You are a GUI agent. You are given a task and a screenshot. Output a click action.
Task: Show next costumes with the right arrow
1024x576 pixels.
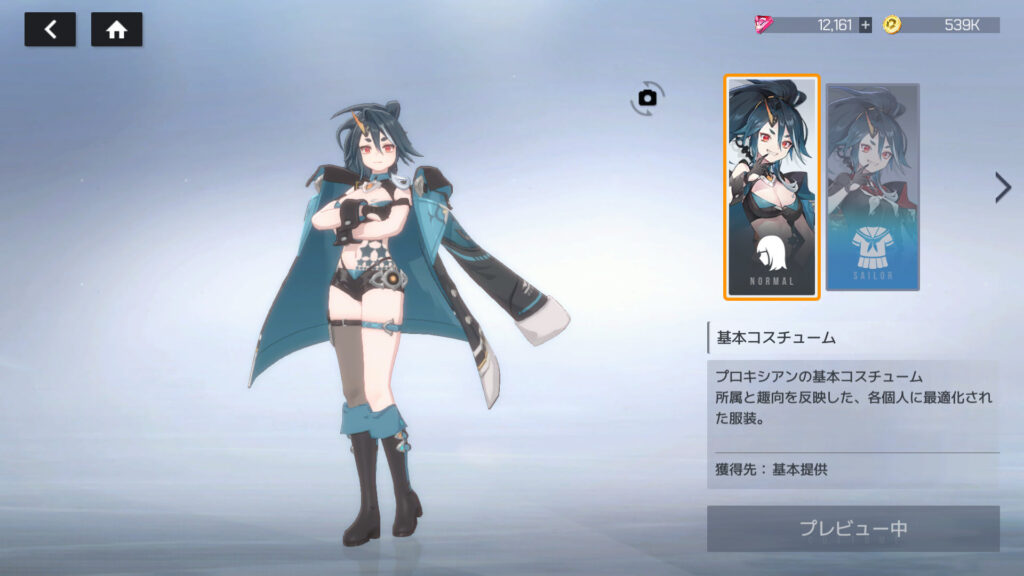[1002, 187]
